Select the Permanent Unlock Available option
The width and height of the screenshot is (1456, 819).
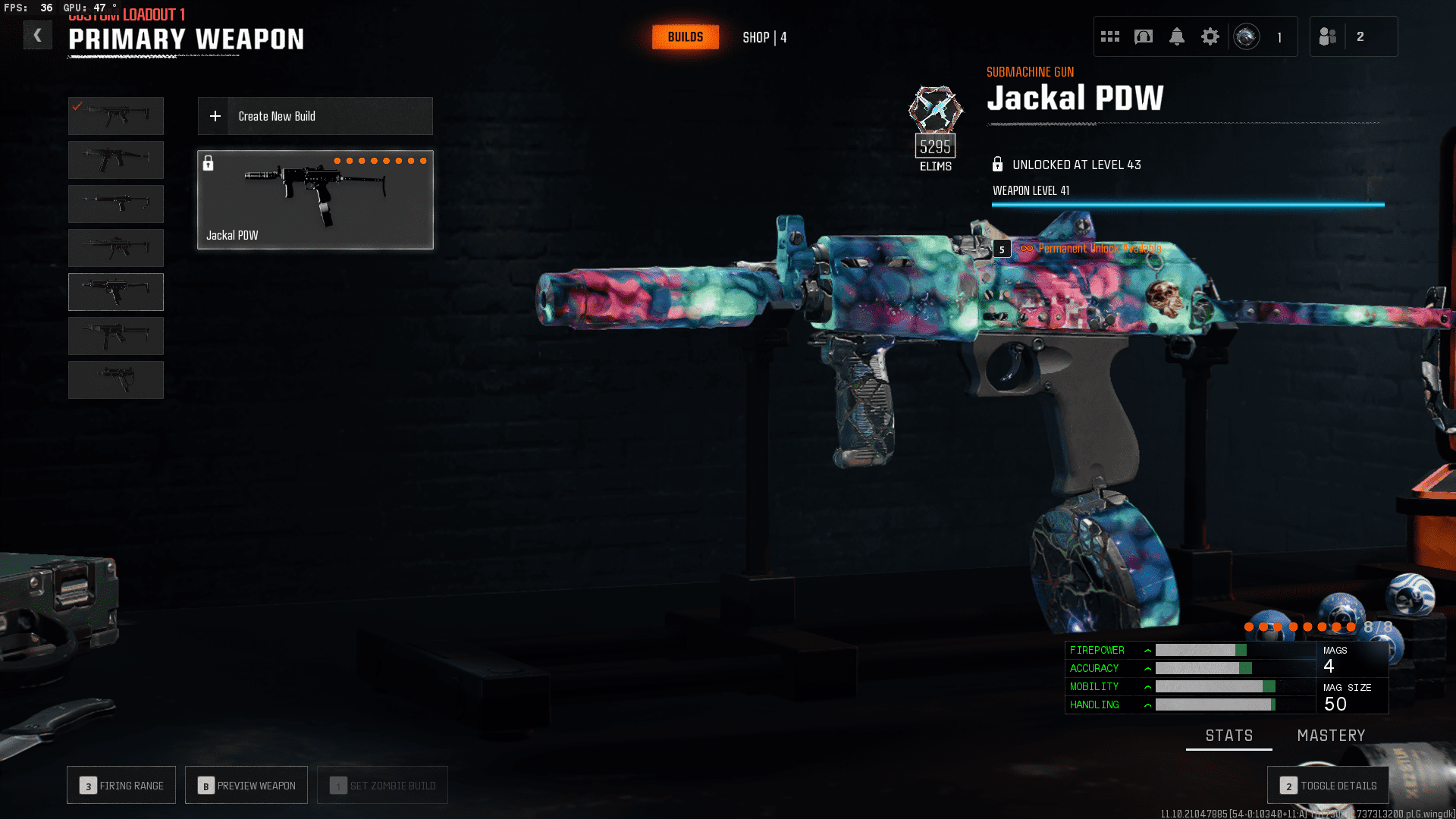1099,249
